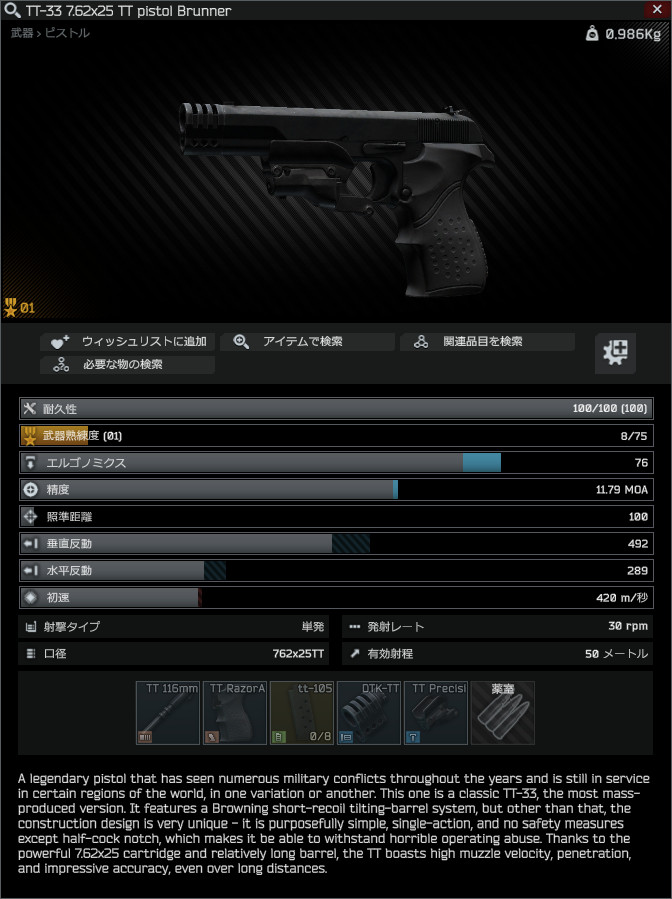The image size is (672, 899).
Task: Click the pistol breadcrumb subcategory link
Action: point(66,33)
